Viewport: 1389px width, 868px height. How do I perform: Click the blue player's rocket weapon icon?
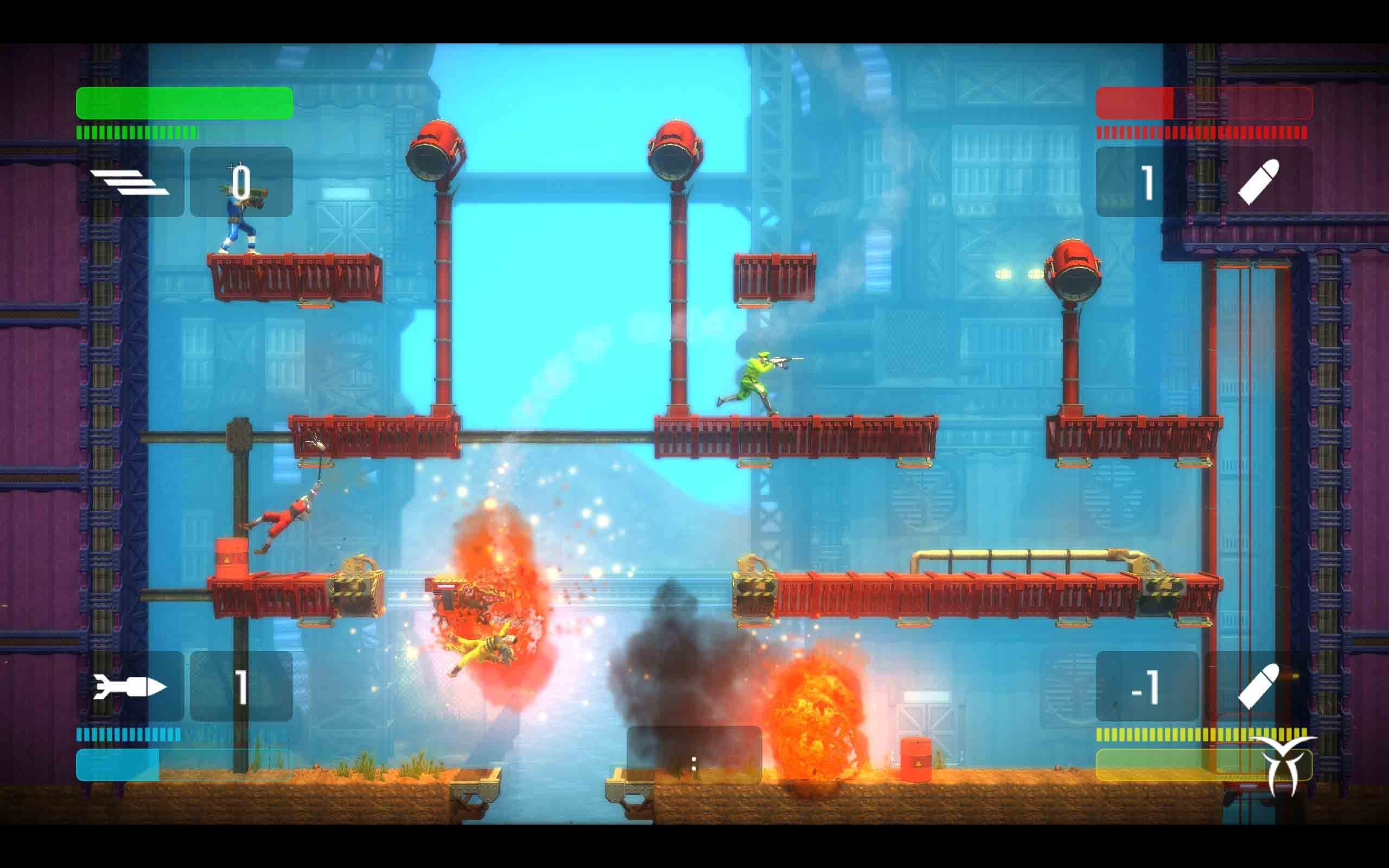130,686
